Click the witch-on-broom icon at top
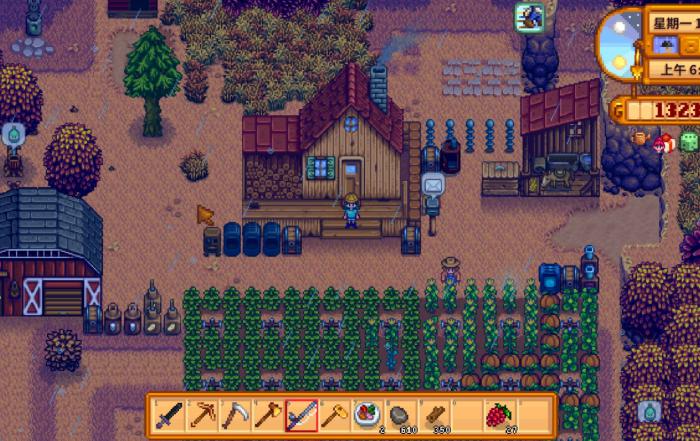700x441 pixels. pyautogui.click(x=528, y=15)
